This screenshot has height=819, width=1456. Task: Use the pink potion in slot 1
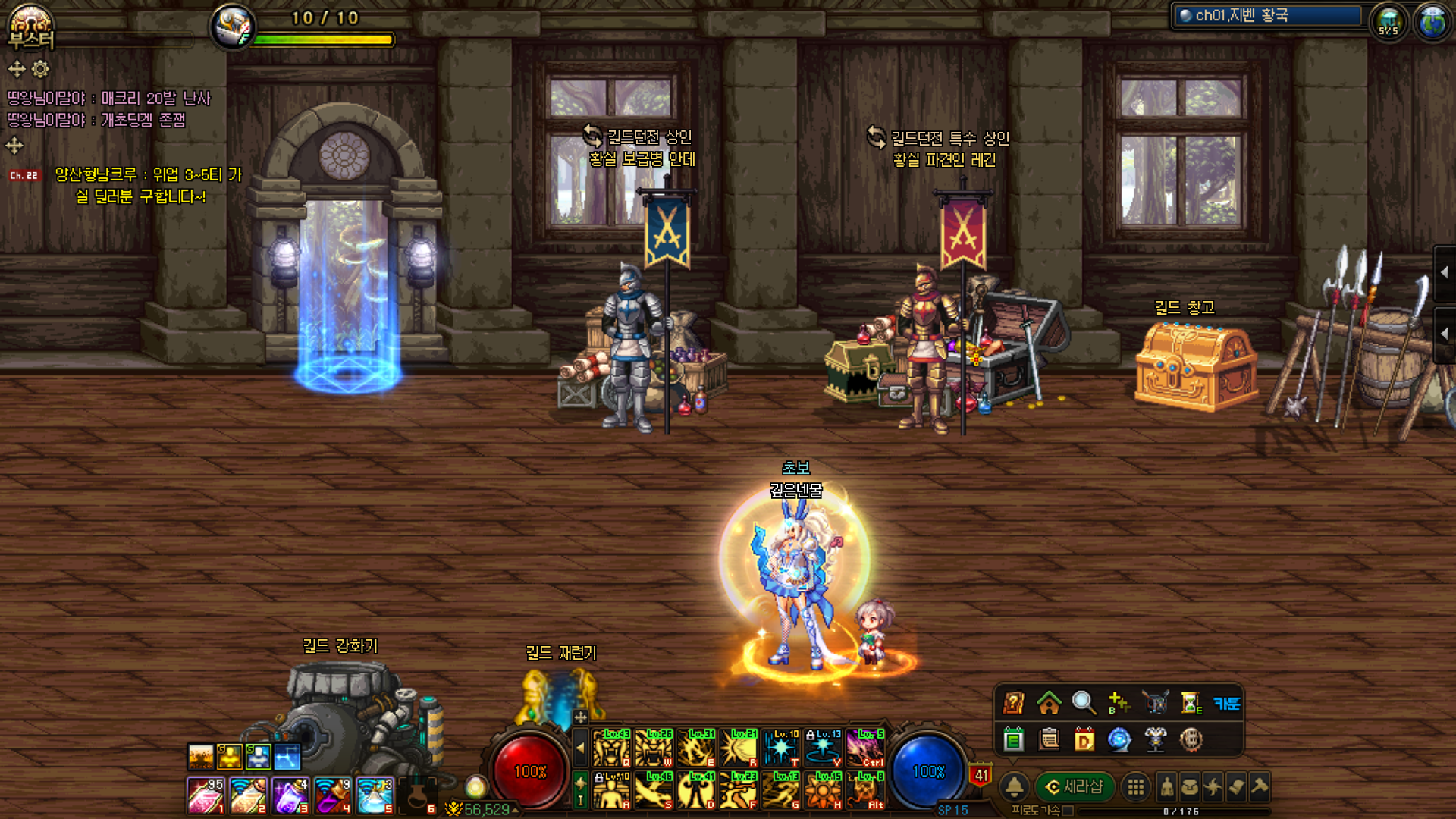206,795
